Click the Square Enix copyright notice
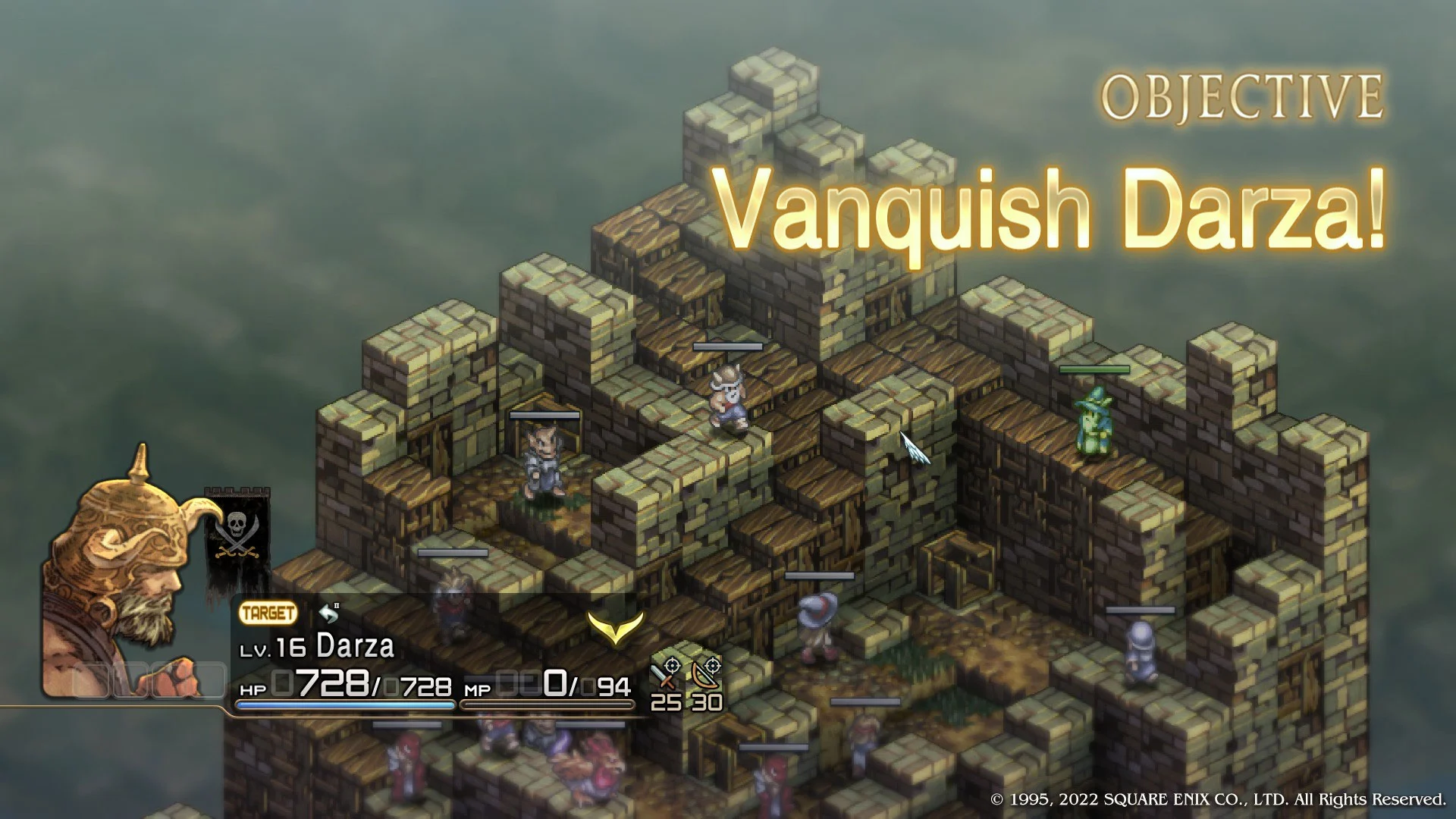1456x819 pixels. pos(1216,798)
